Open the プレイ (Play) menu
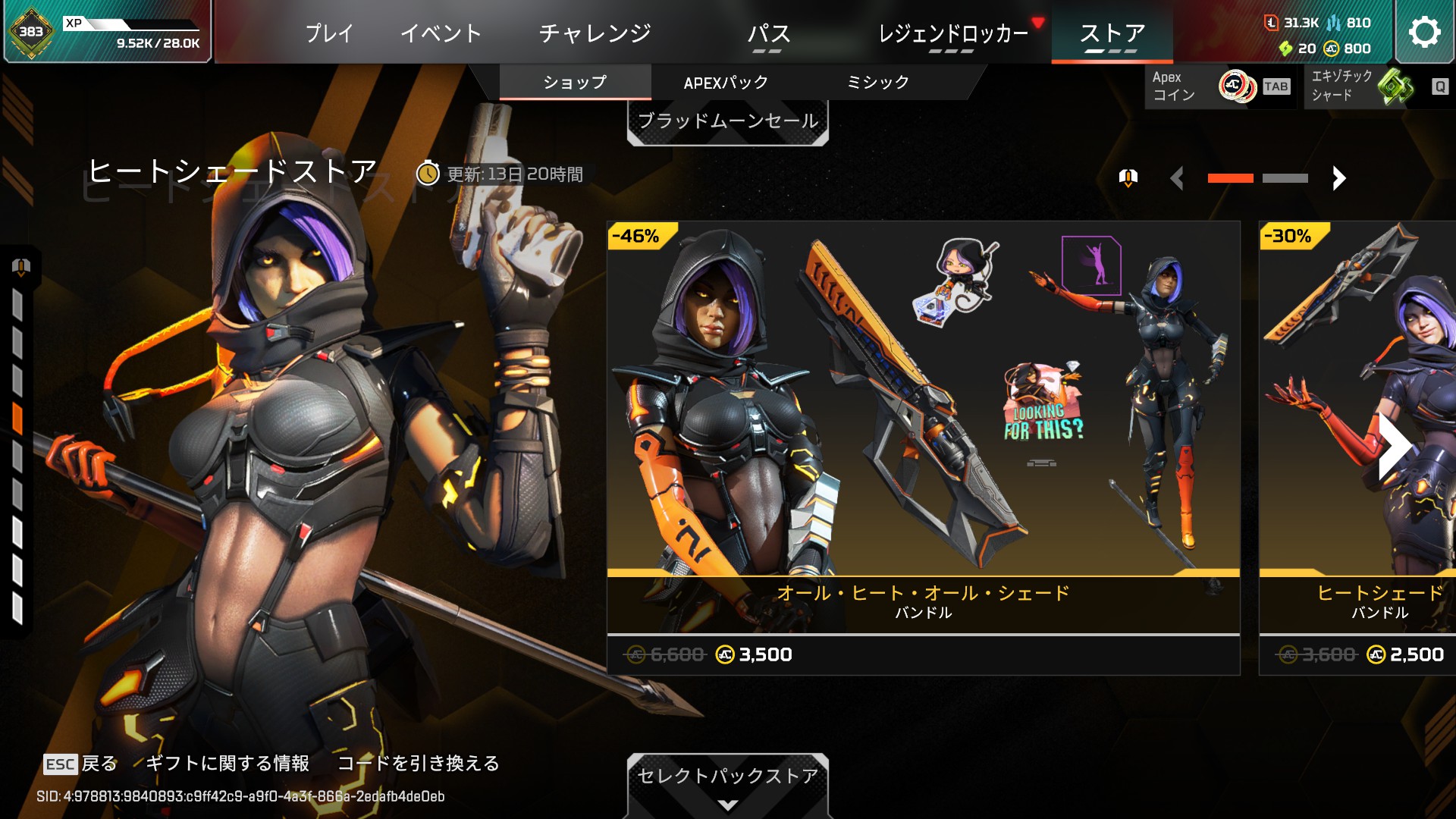1456x819 pixels. (329, 33)
